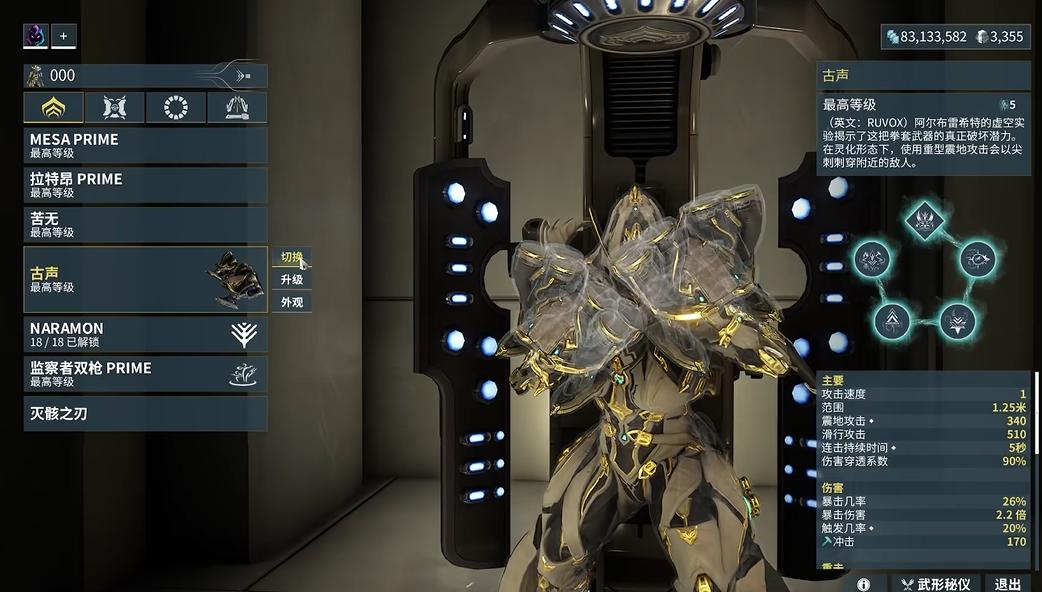Screen dimensions: 1042x592
Task: Exit the arsenal with 退出
Action: [x=1007, y=584]
